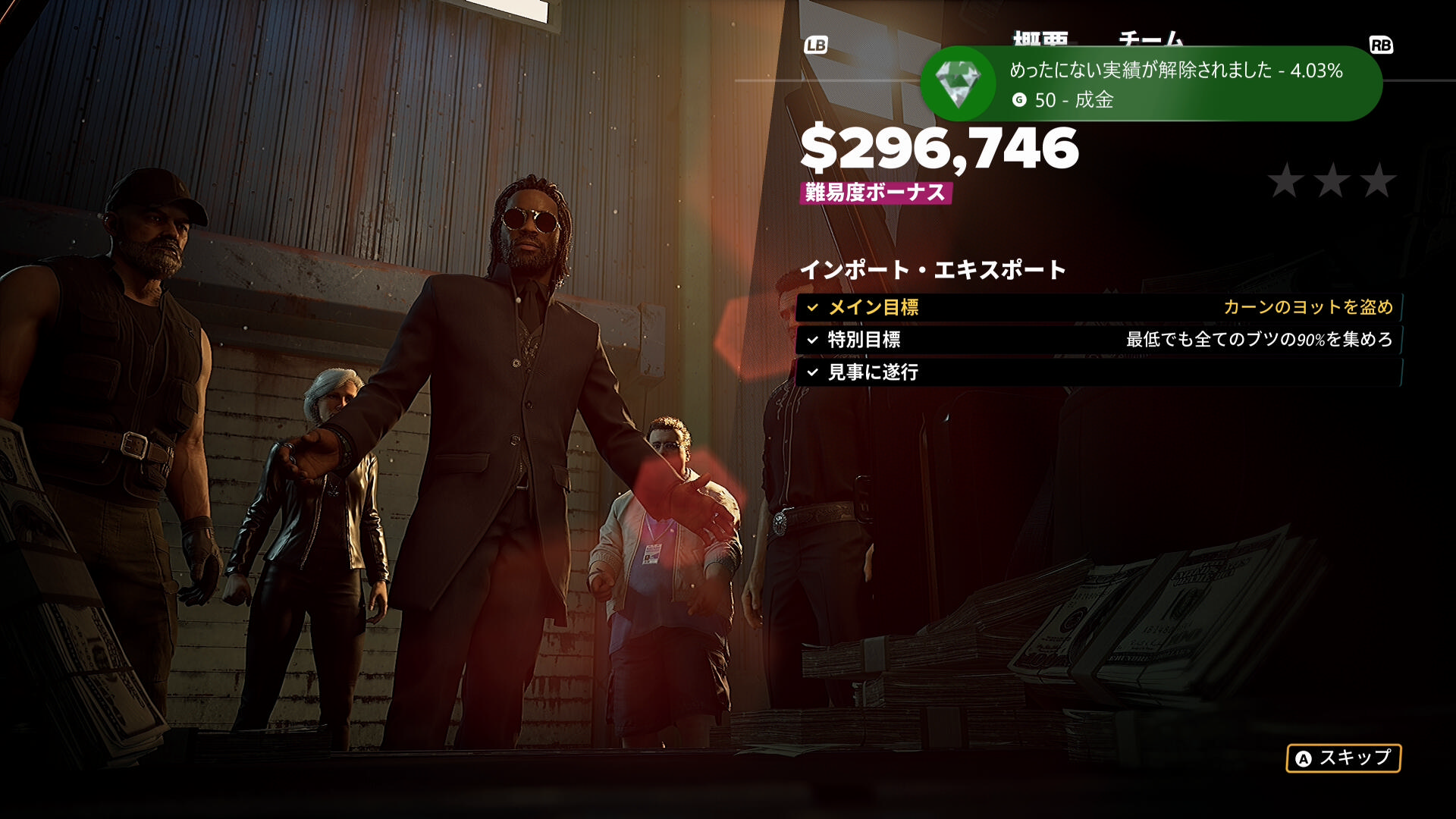The height and width of the screenshot is (819, 1456).
Task: Choose the 見事に遂行 row
Action: pos(1098,372)
